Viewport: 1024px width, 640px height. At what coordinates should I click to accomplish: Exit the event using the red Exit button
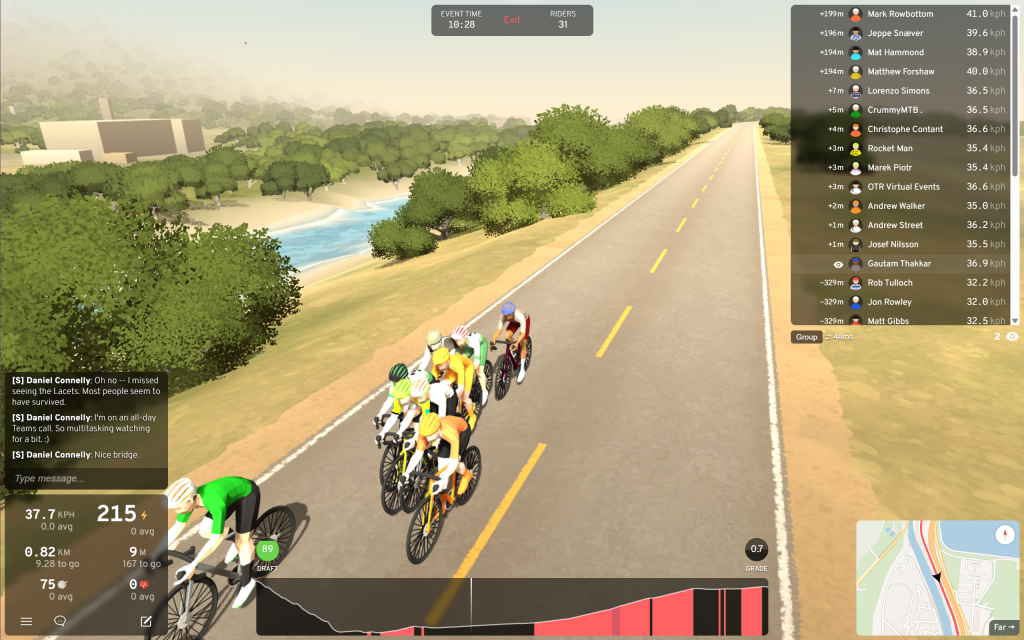(x=512, y=20)
